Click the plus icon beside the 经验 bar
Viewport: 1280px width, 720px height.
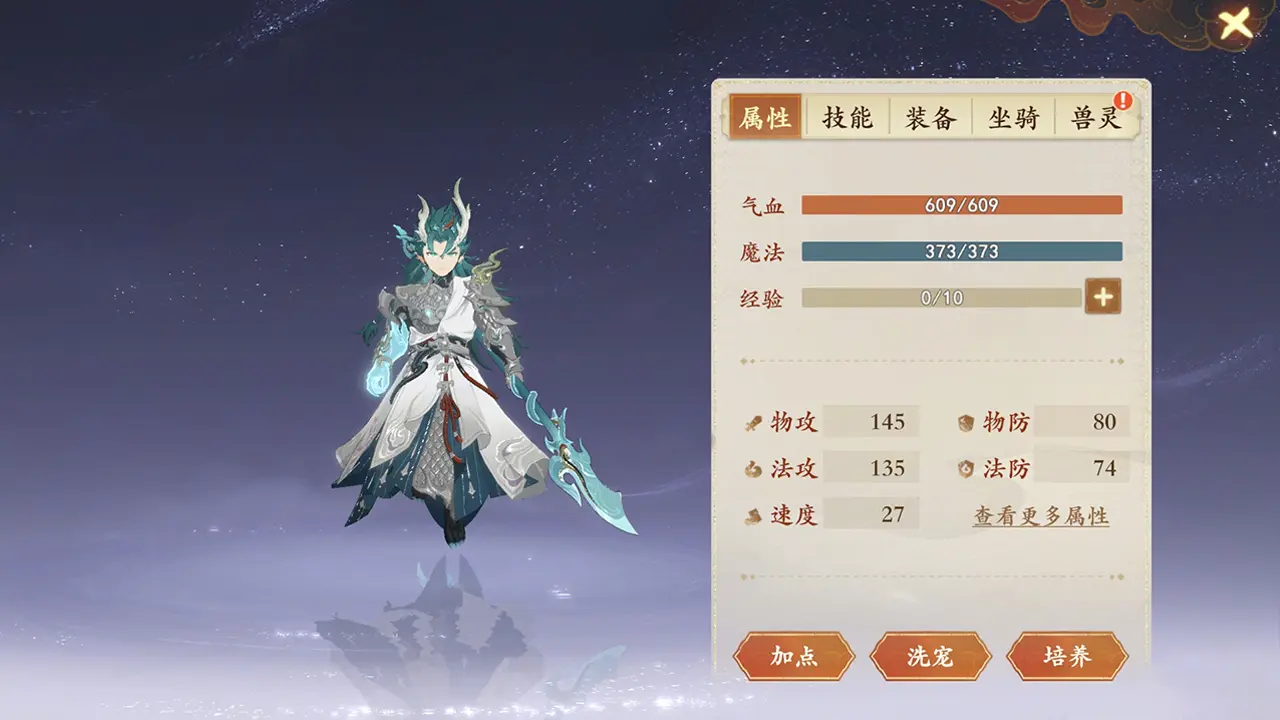coord(1103,297)
